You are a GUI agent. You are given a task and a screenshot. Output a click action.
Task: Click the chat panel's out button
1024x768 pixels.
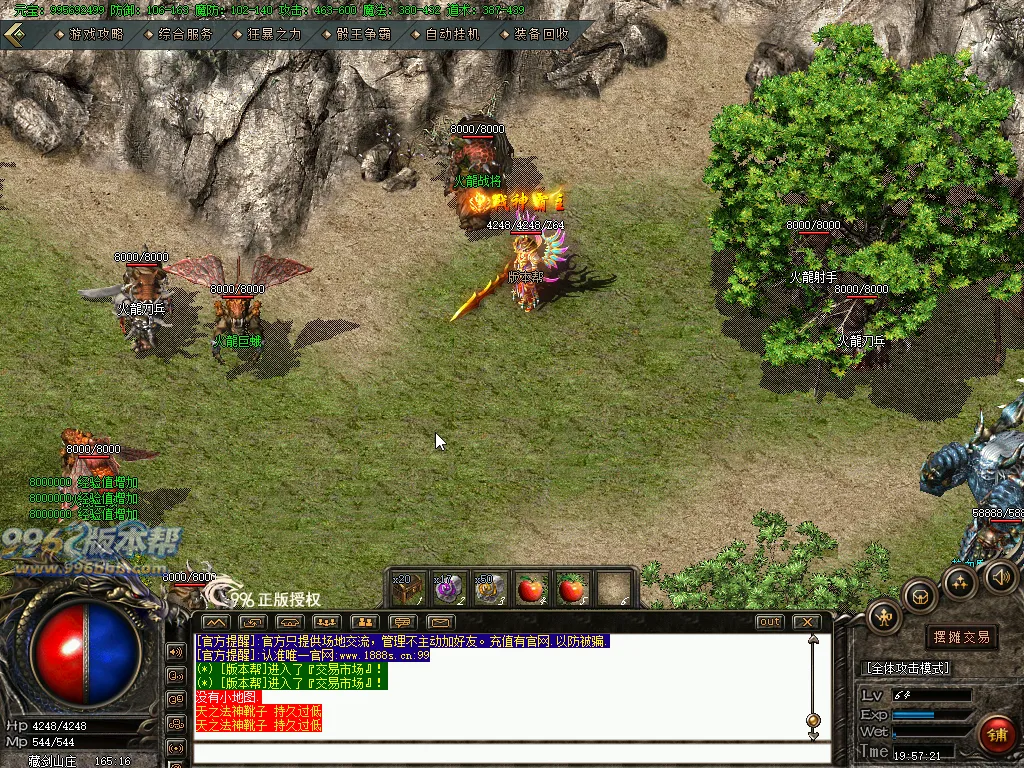[x=769, y=622]
